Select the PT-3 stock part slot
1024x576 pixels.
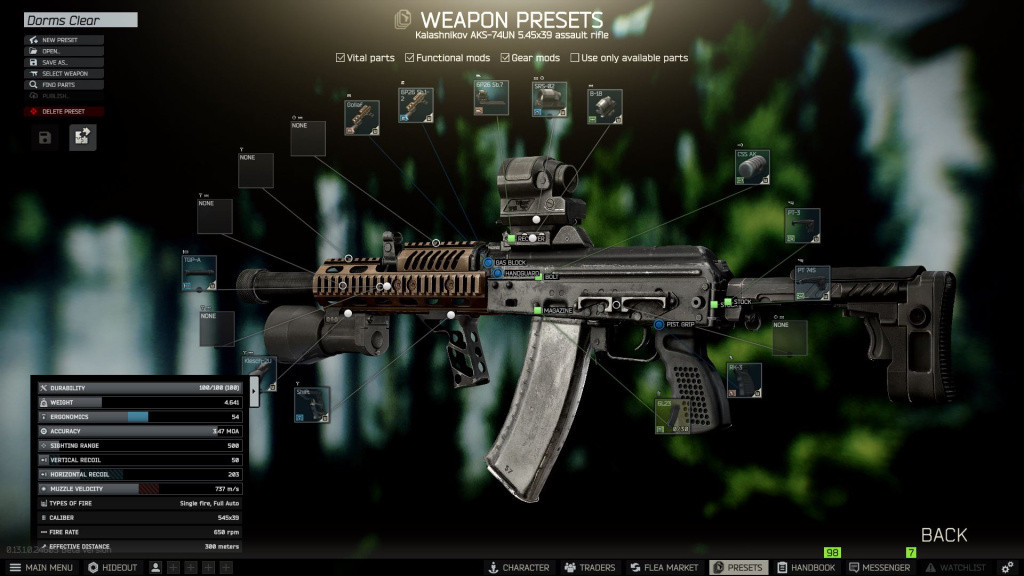(802, 226)
